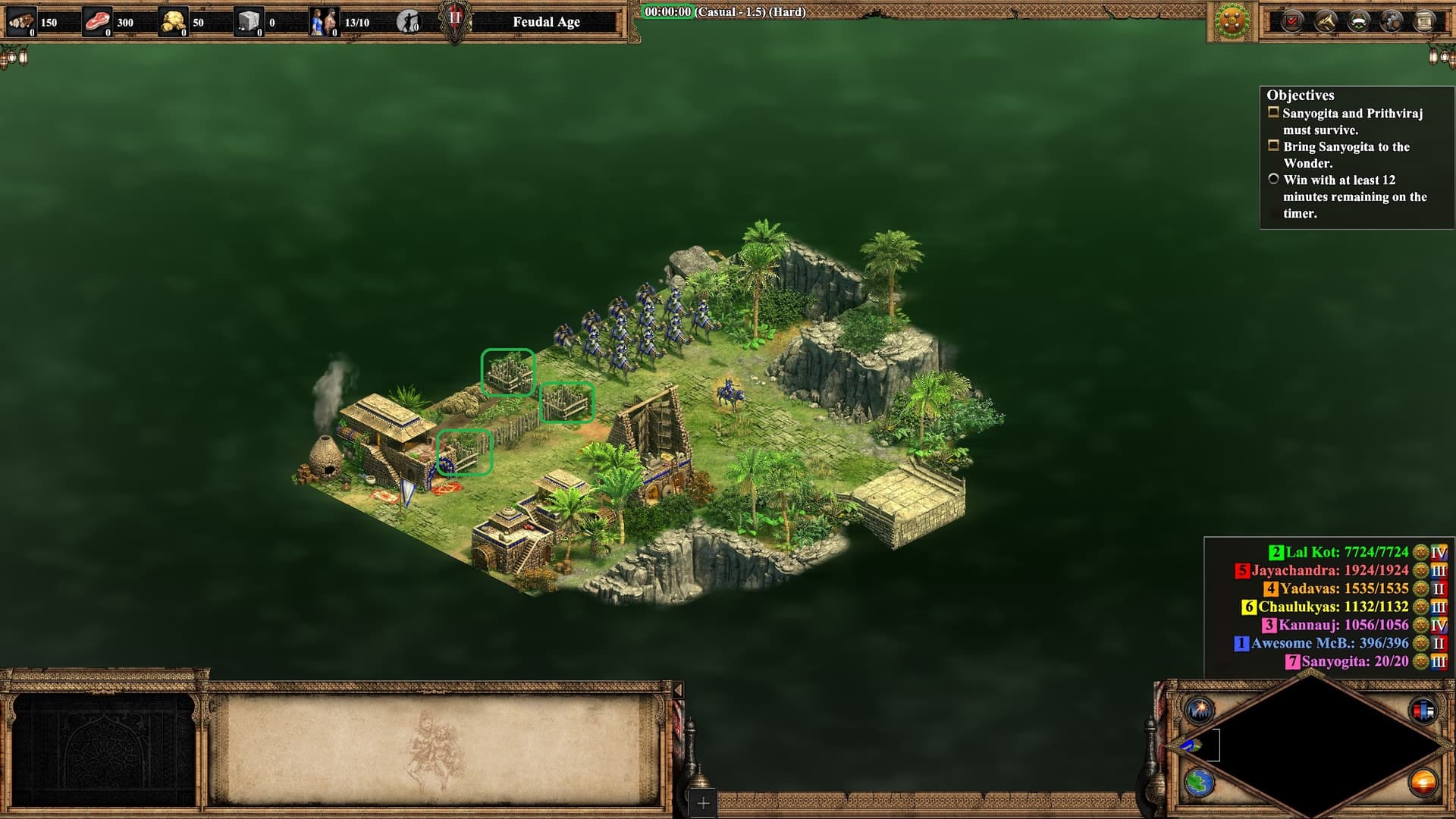Open the gear settings button
The image size is (1456, 819).
tap(1392, 21)
